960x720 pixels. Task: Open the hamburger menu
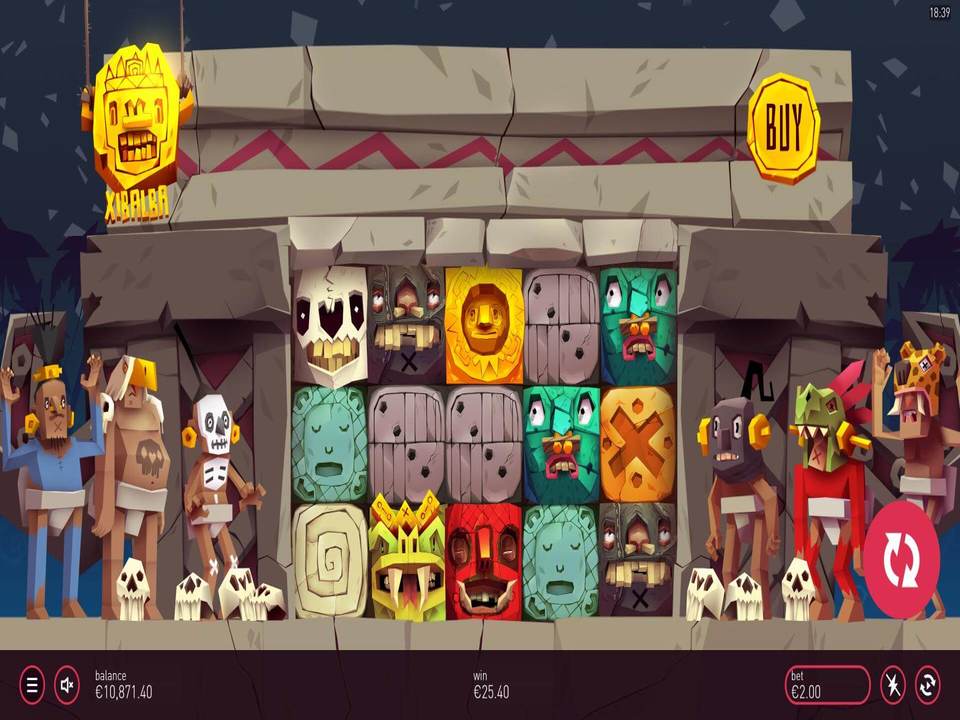[x=32, y=685]
